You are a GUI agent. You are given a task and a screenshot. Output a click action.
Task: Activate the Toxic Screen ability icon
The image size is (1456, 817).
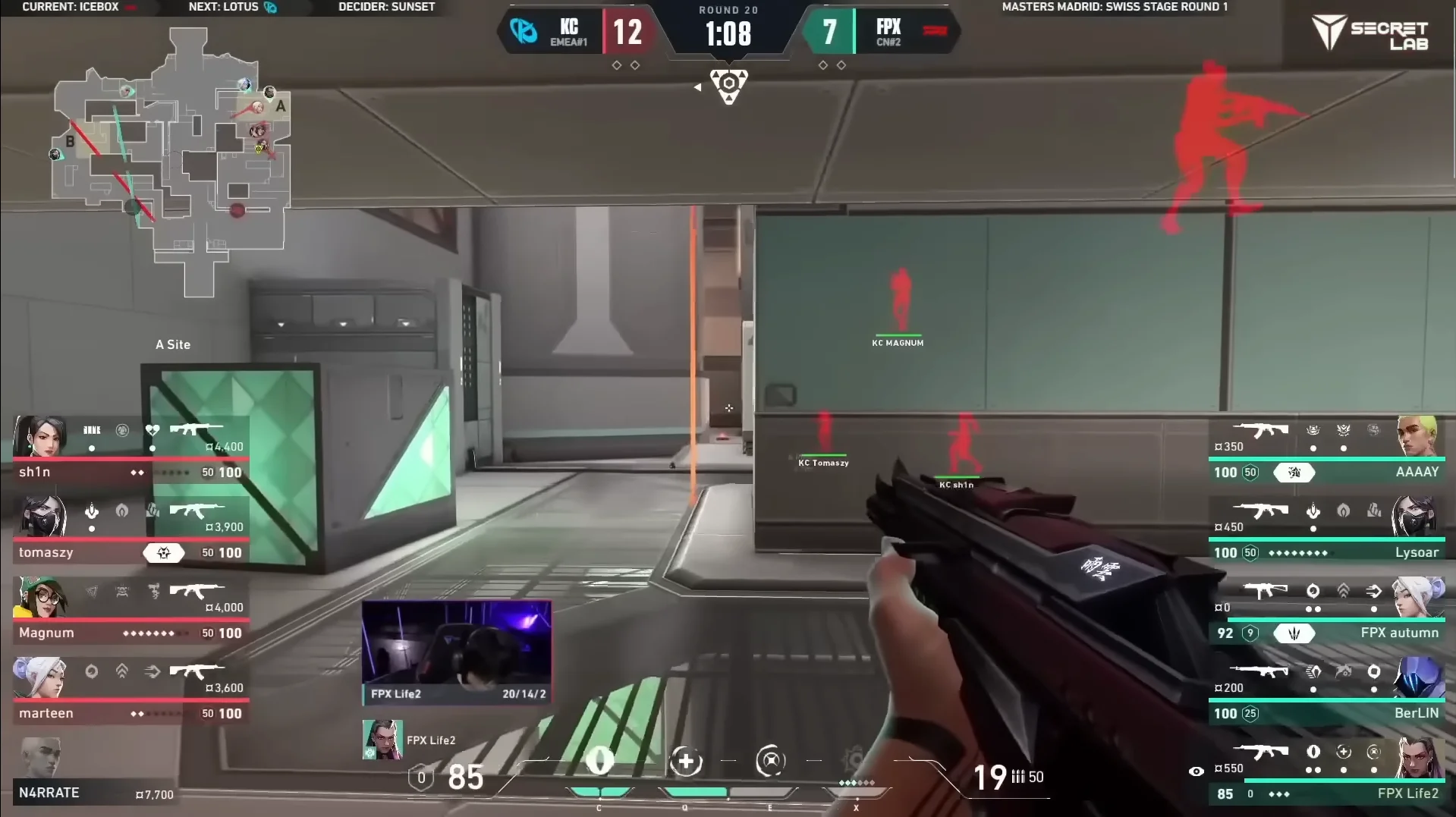pos(770,761)
